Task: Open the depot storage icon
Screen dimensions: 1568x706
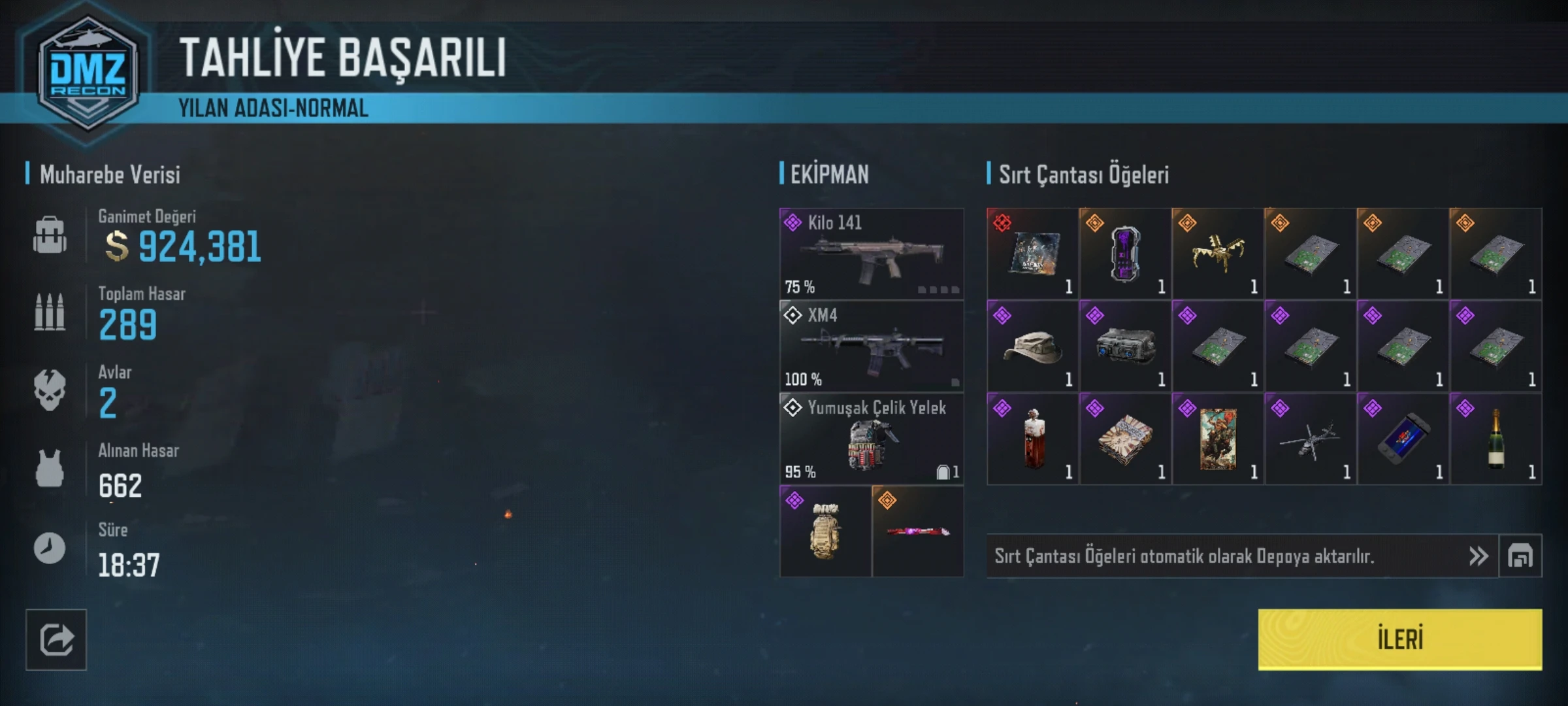Action: pyautogui.click(x=1520, y=556)
